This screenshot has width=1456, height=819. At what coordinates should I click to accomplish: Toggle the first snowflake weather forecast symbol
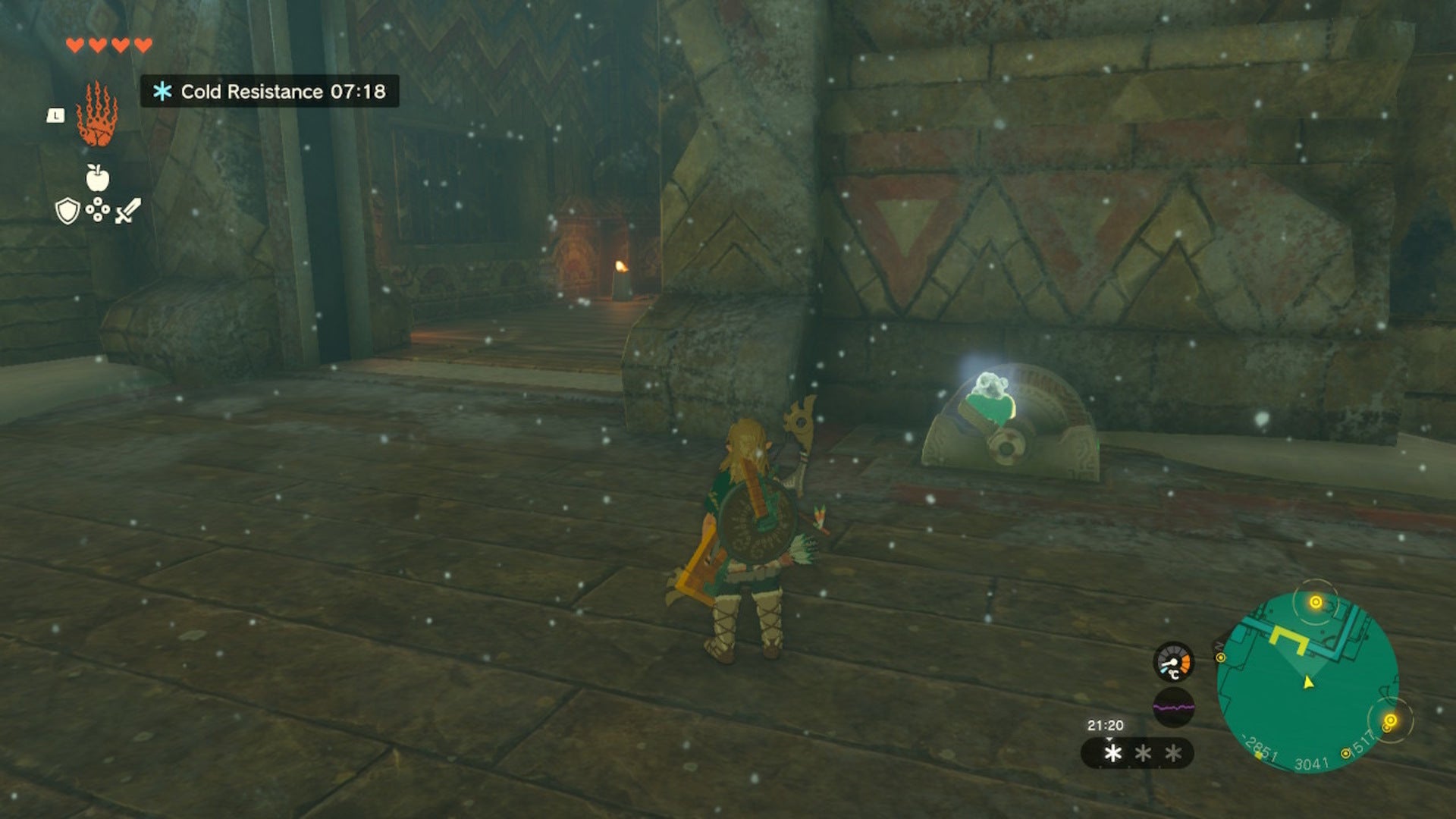[1112, 753]
